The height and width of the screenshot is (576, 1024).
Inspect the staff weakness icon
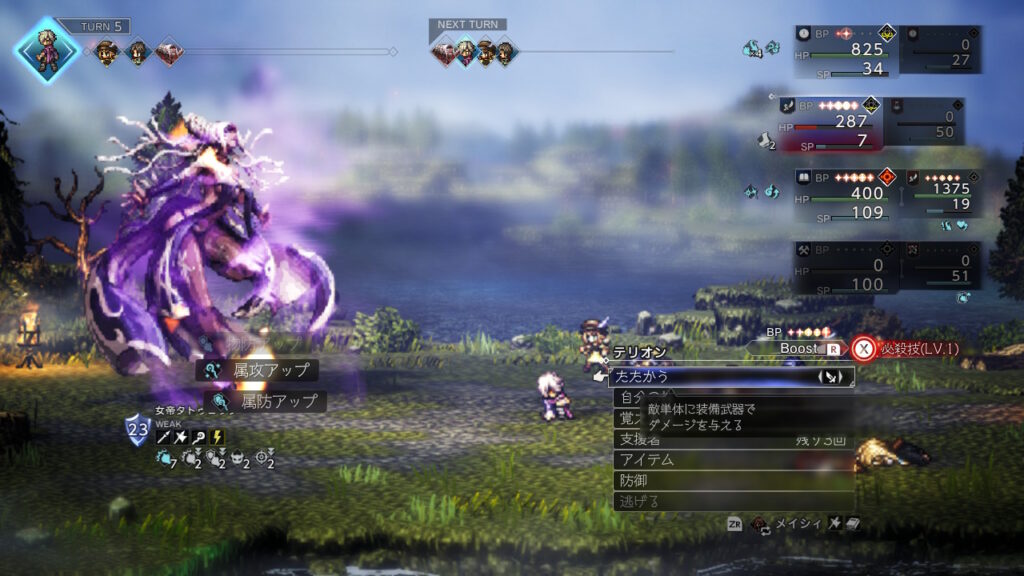click(x=199, y=437)
